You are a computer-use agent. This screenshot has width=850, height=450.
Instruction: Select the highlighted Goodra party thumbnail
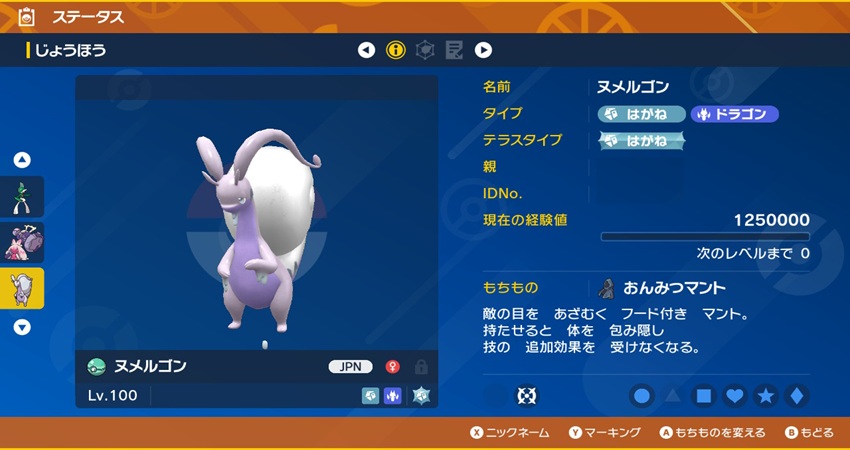pos(22,288)
